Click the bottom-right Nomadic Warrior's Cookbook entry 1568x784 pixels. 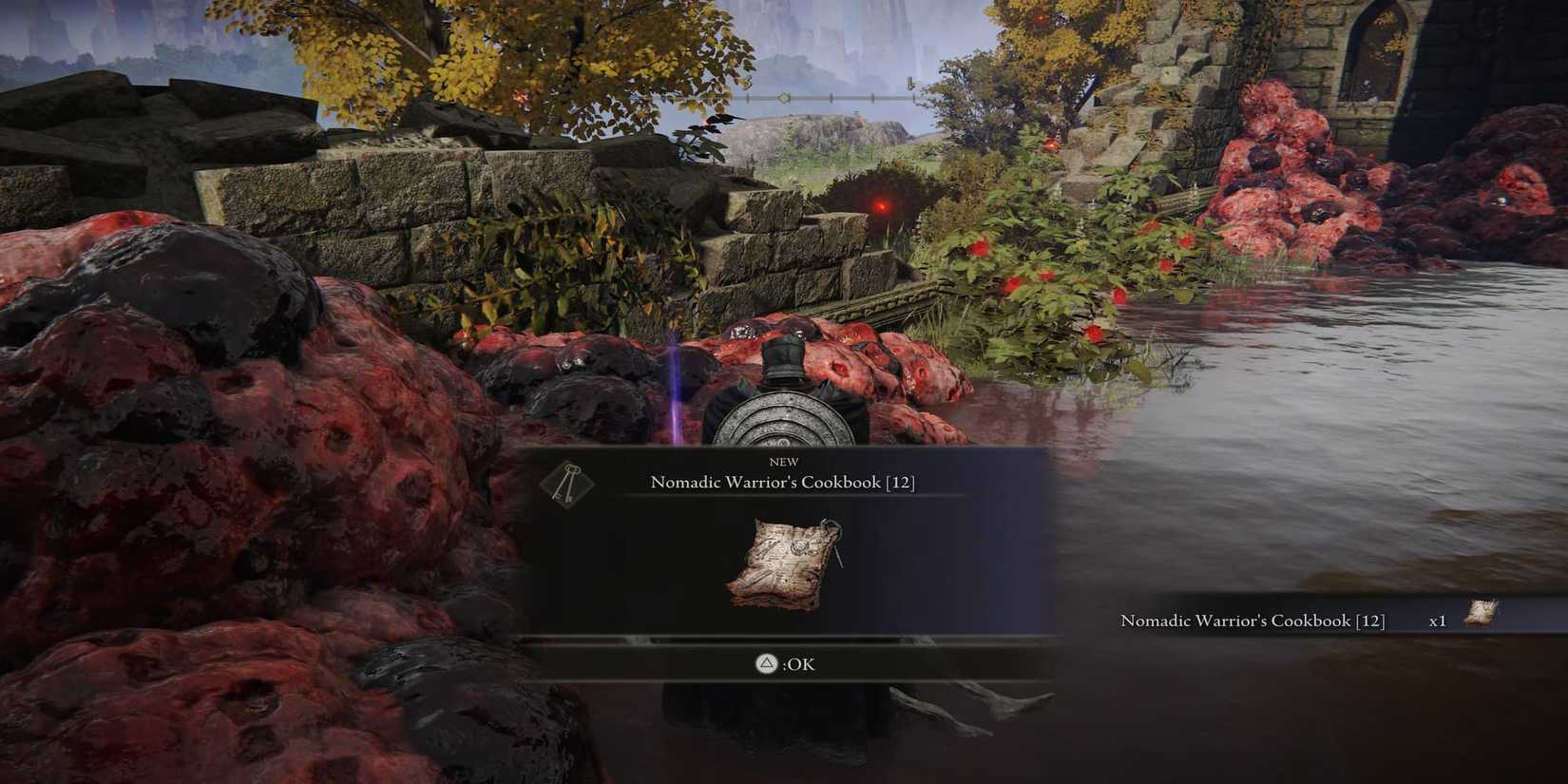pos(1252,620)
